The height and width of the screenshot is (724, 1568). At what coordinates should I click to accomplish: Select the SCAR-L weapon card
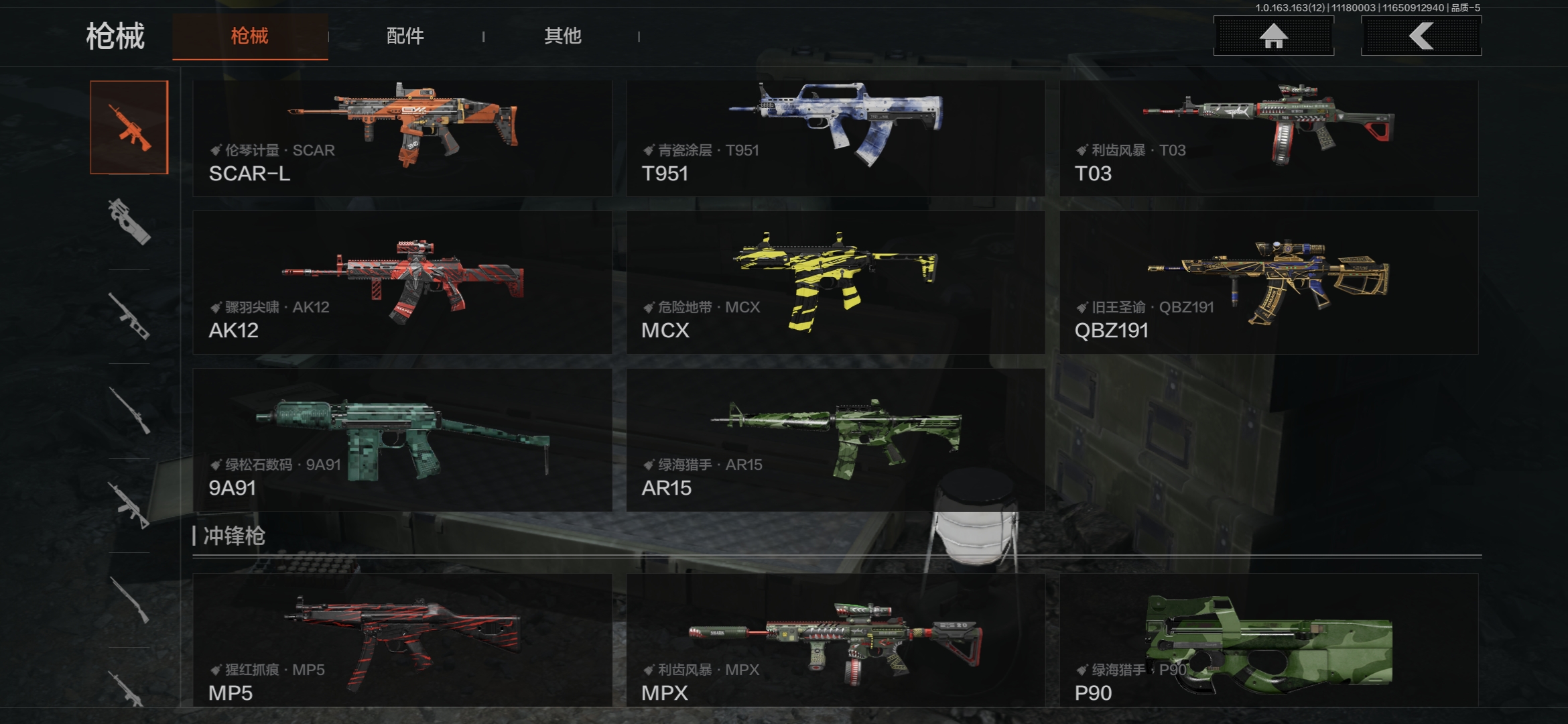[402, 138]
